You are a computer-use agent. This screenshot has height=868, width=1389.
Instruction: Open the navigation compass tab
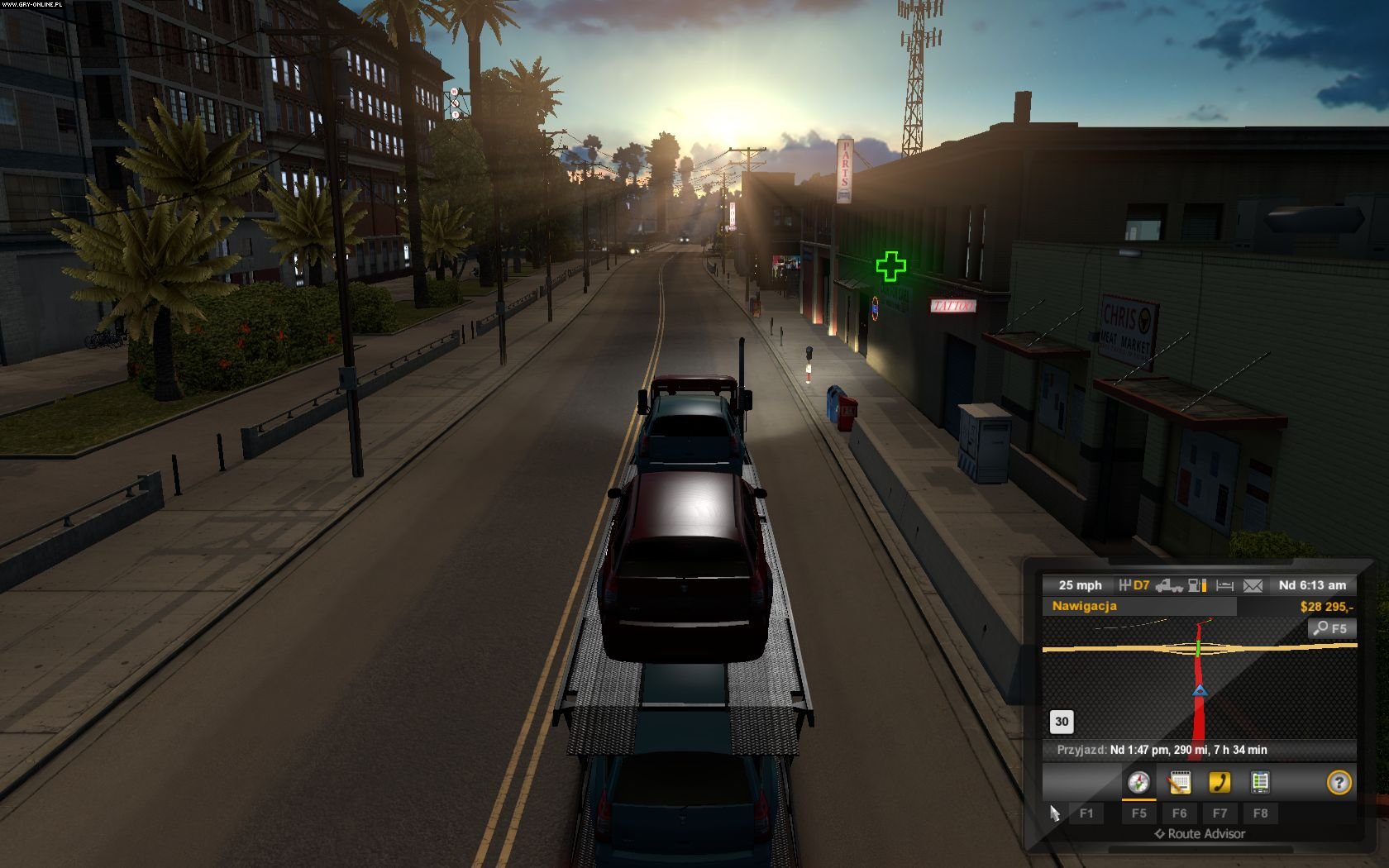[x=1138, y=782]
